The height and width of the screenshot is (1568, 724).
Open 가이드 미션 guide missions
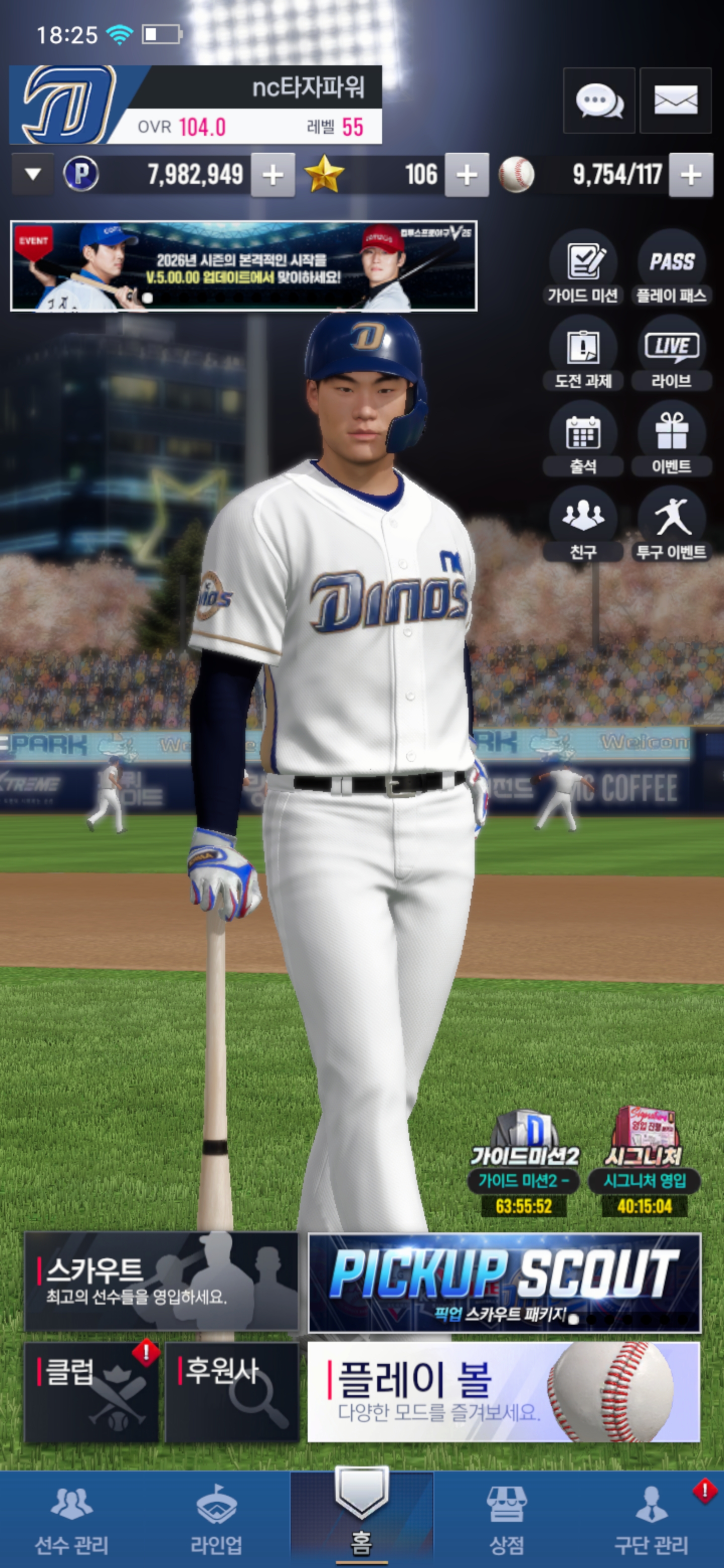click(583, 268)
